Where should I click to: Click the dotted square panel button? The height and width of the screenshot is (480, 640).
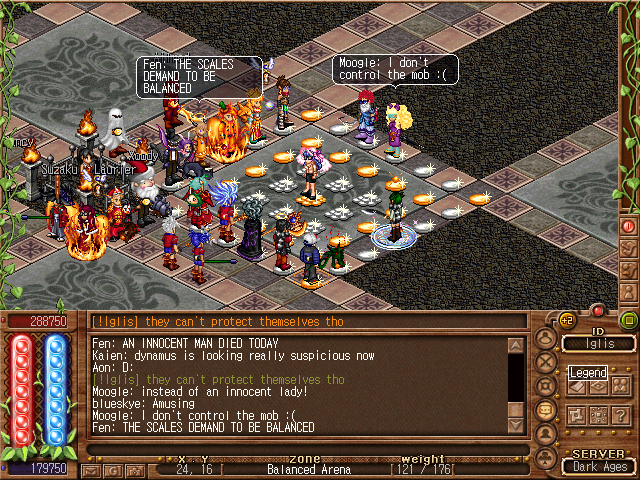tap(599, 415)
